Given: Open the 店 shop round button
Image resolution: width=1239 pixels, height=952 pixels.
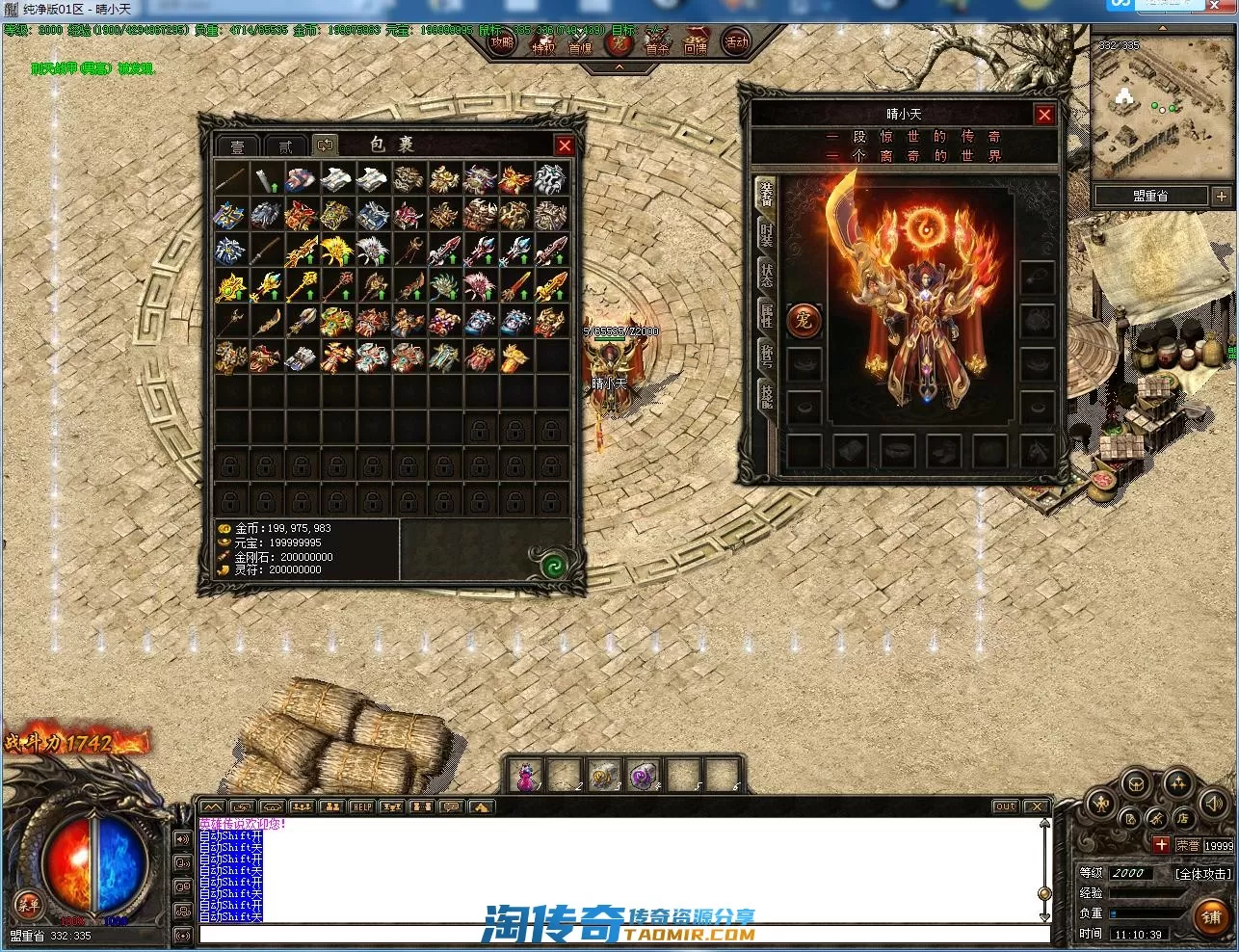Looking at the screenshot, I should [x=1182, y=819].
